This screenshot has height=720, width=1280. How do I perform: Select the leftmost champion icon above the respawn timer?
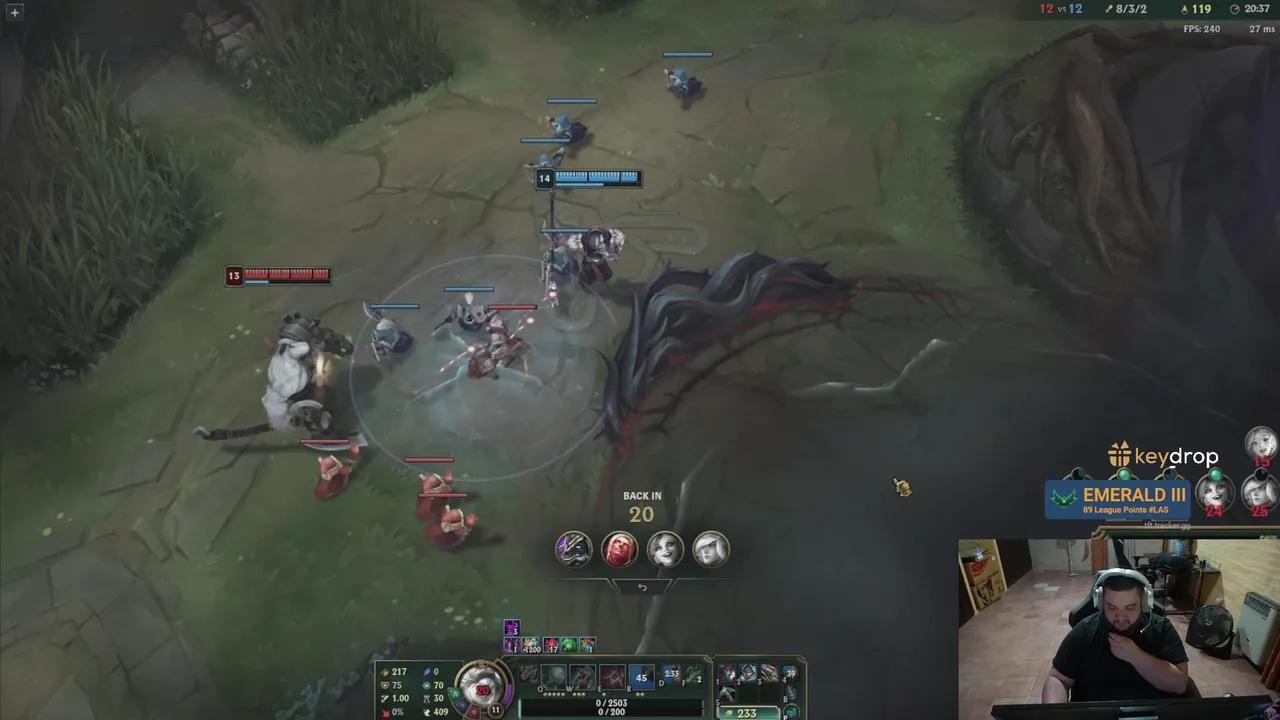tap(572, 549)
